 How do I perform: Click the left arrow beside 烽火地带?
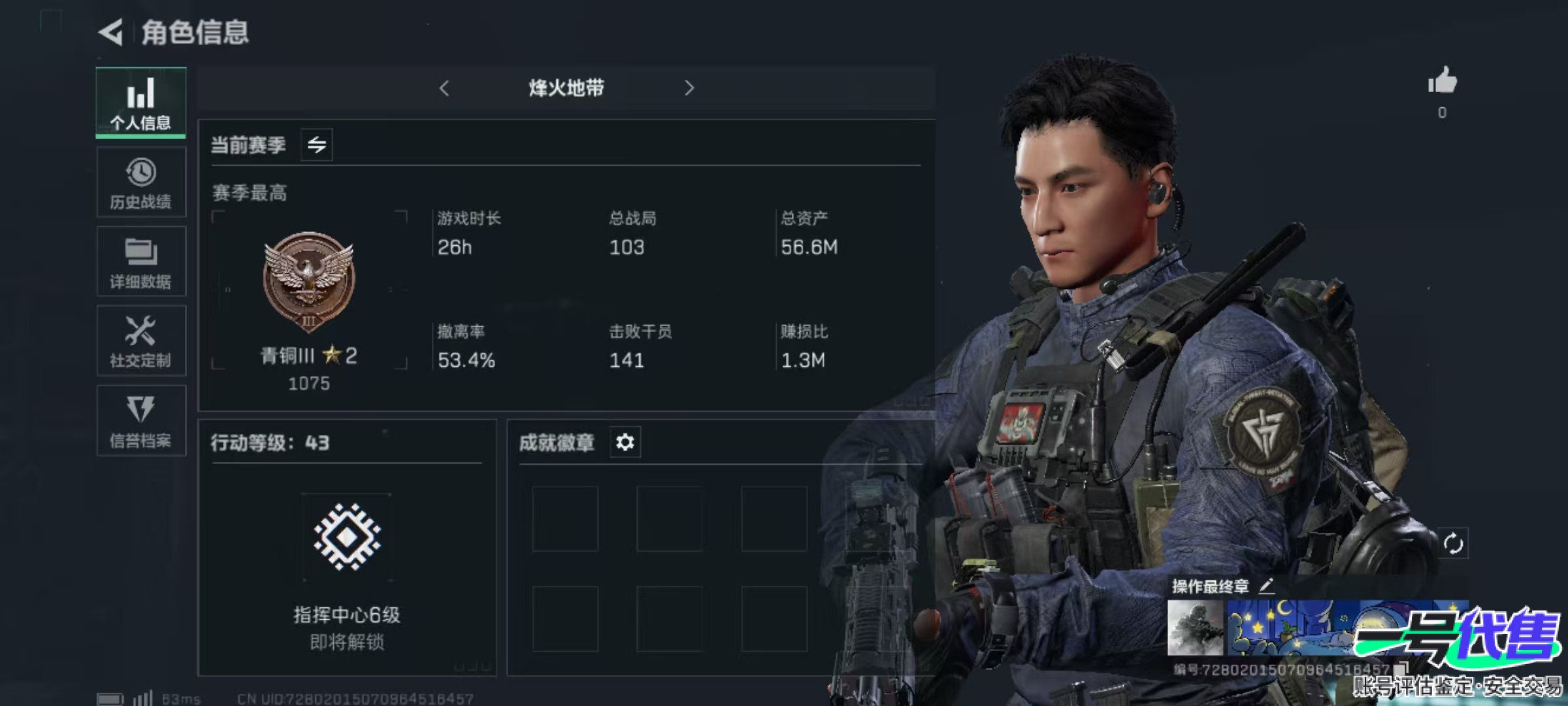(444, 88)
